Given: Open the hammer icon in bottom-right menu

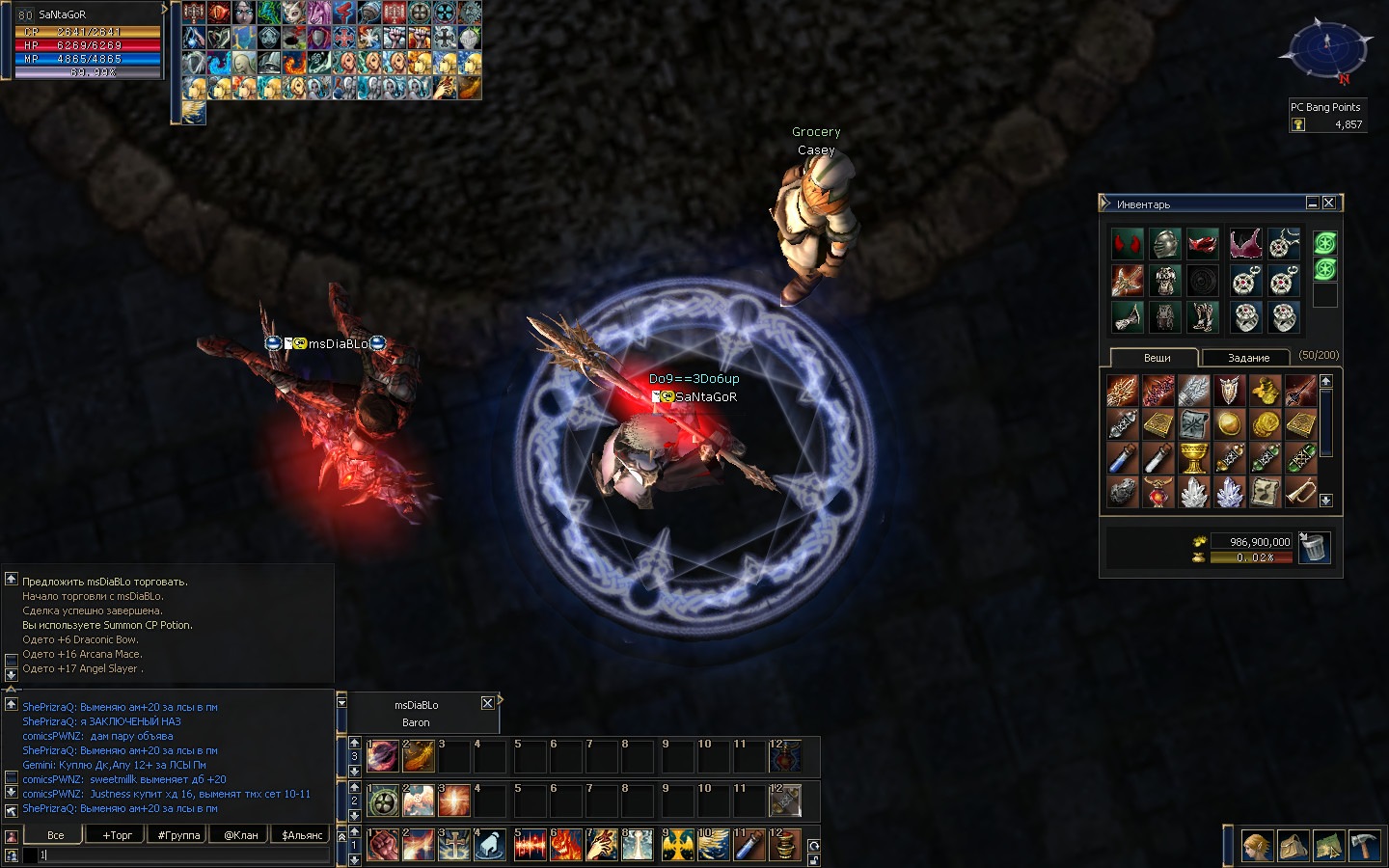Looking at the screenshot, I should 1363,846.
